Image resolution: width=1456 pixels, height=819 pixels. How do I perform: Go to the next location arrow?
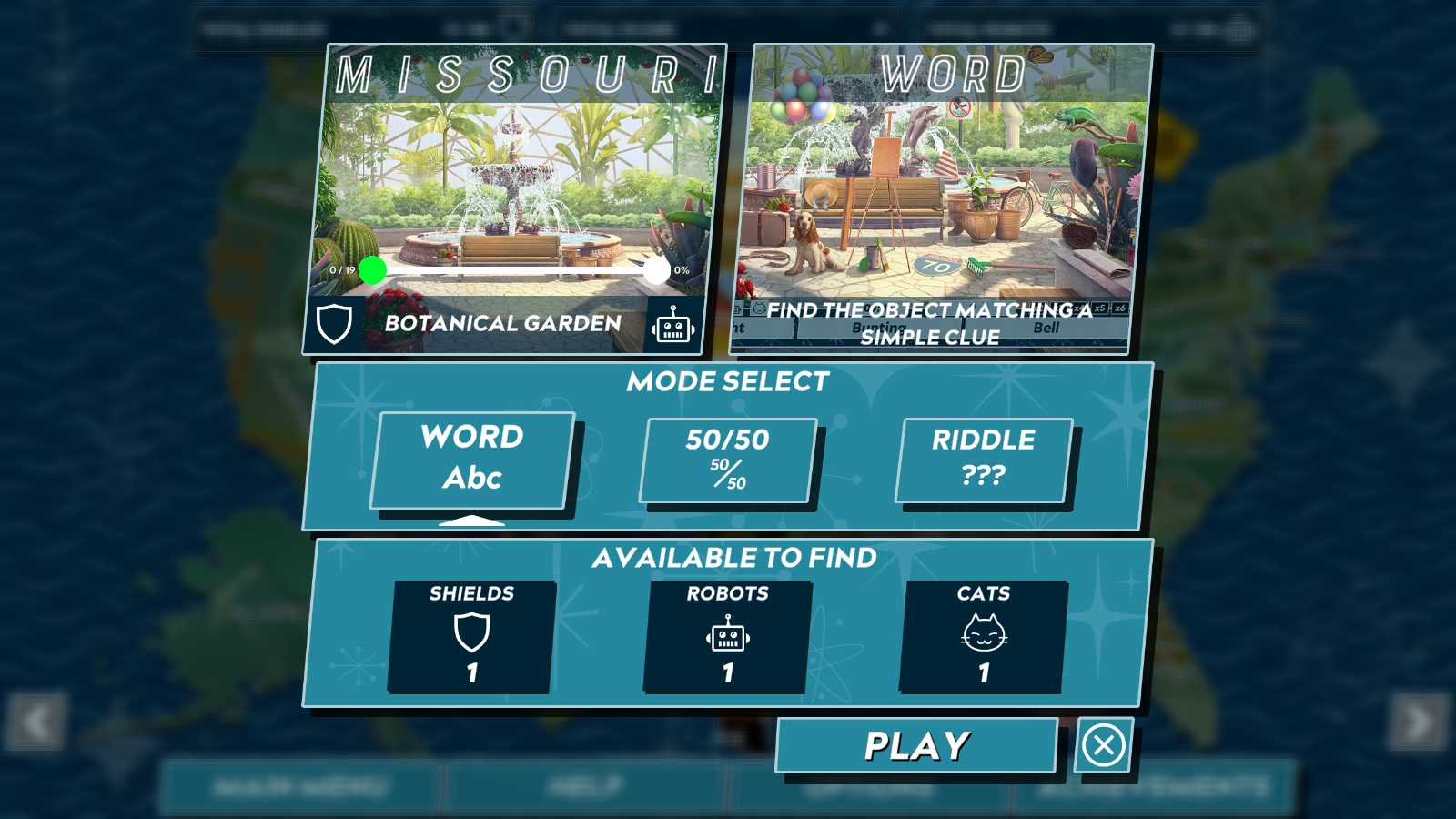(1418, 723)
